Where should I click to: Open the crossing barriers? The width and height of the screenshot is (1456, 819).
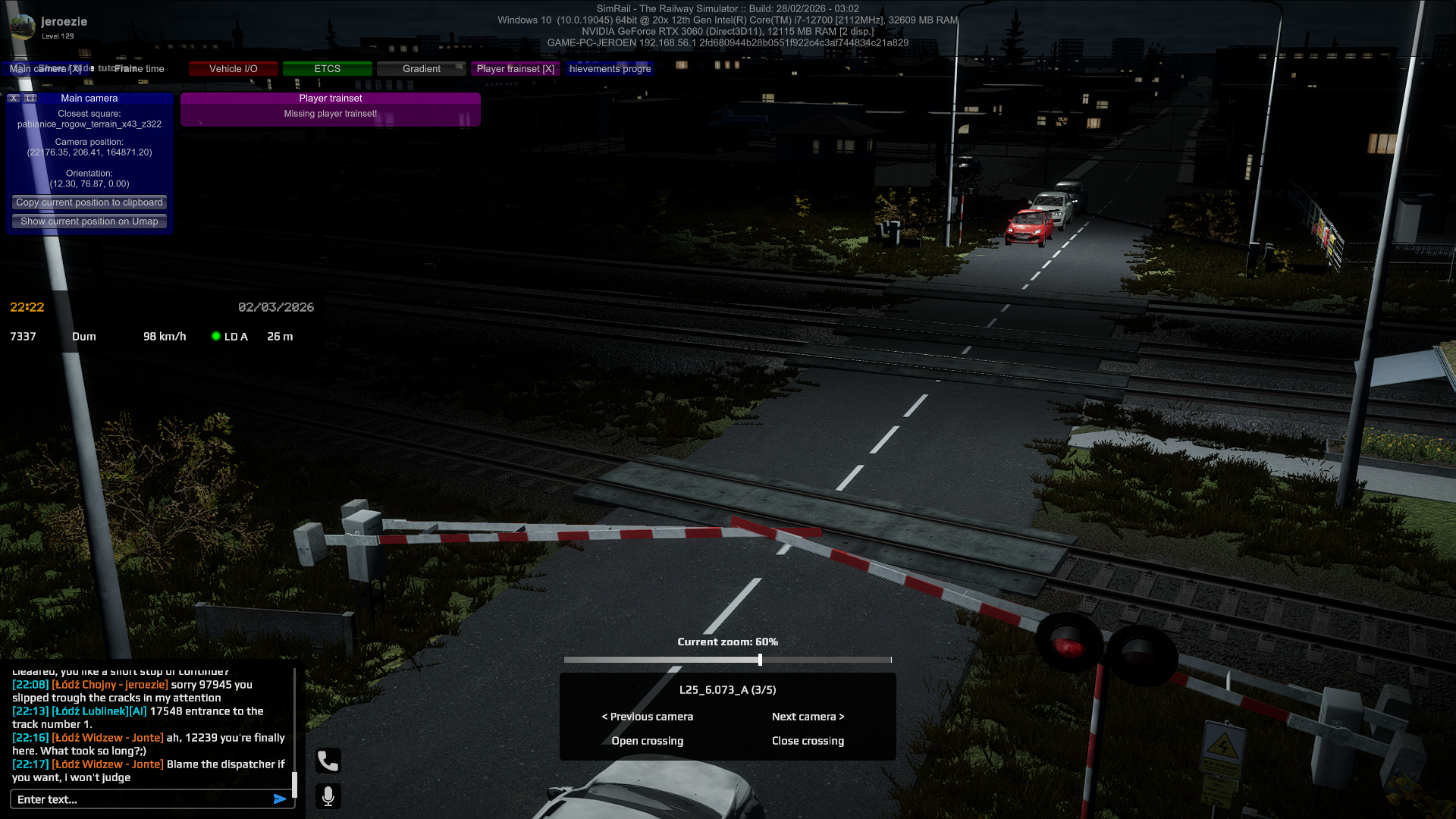[648, 741]
